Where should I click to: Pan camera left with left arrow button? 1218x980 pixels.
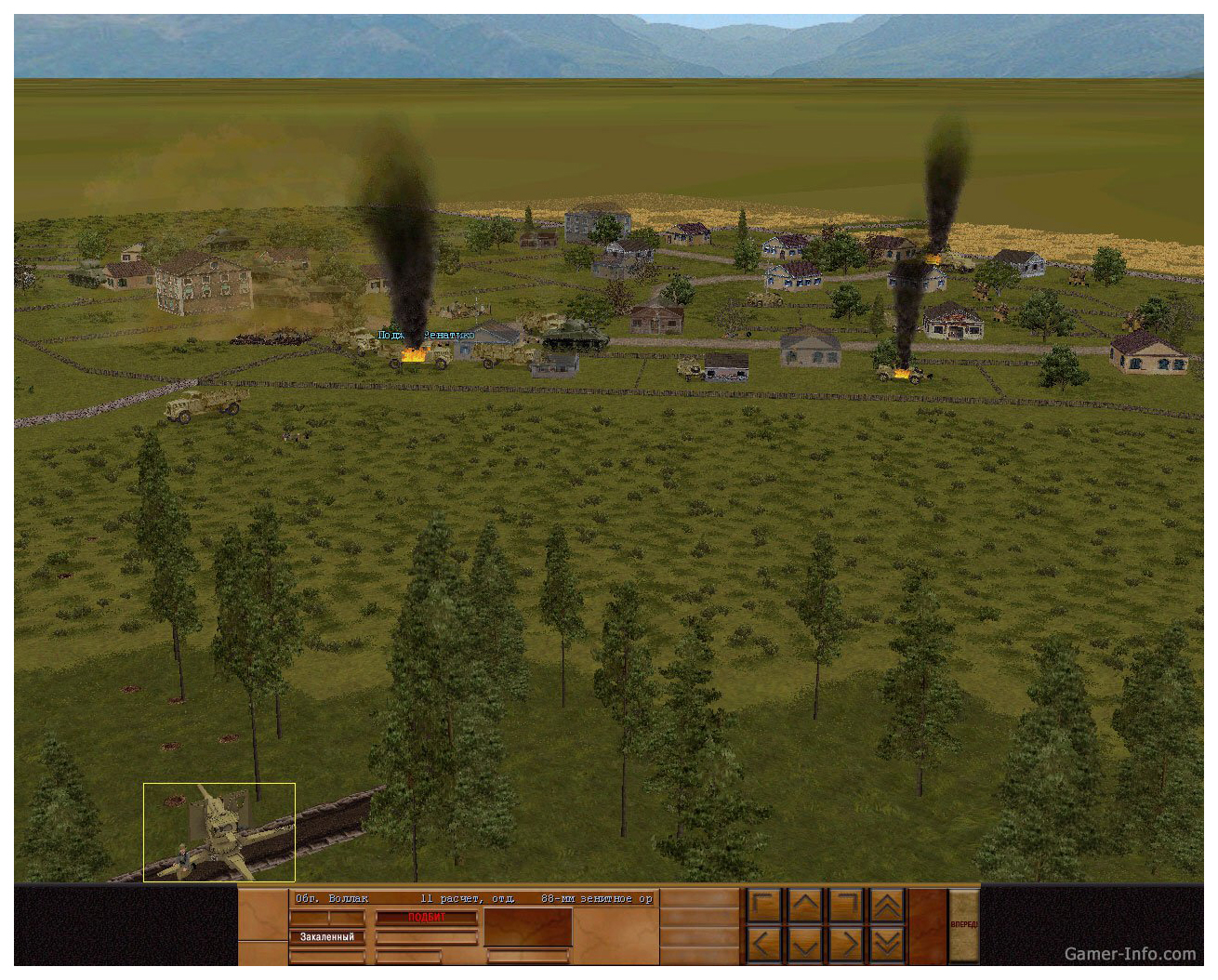click(x=764, y=946)
